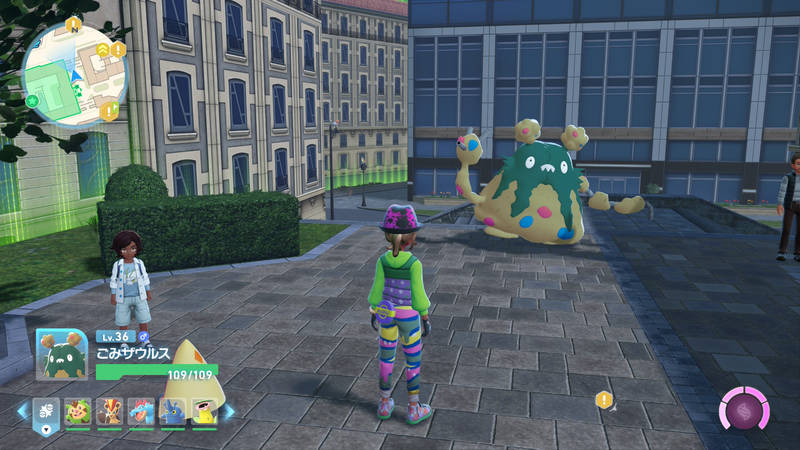This screenshot has height=450, width=800.
Task: Select the highlighted first party slot
Action: pyautogui.click(x=47, y=410)
